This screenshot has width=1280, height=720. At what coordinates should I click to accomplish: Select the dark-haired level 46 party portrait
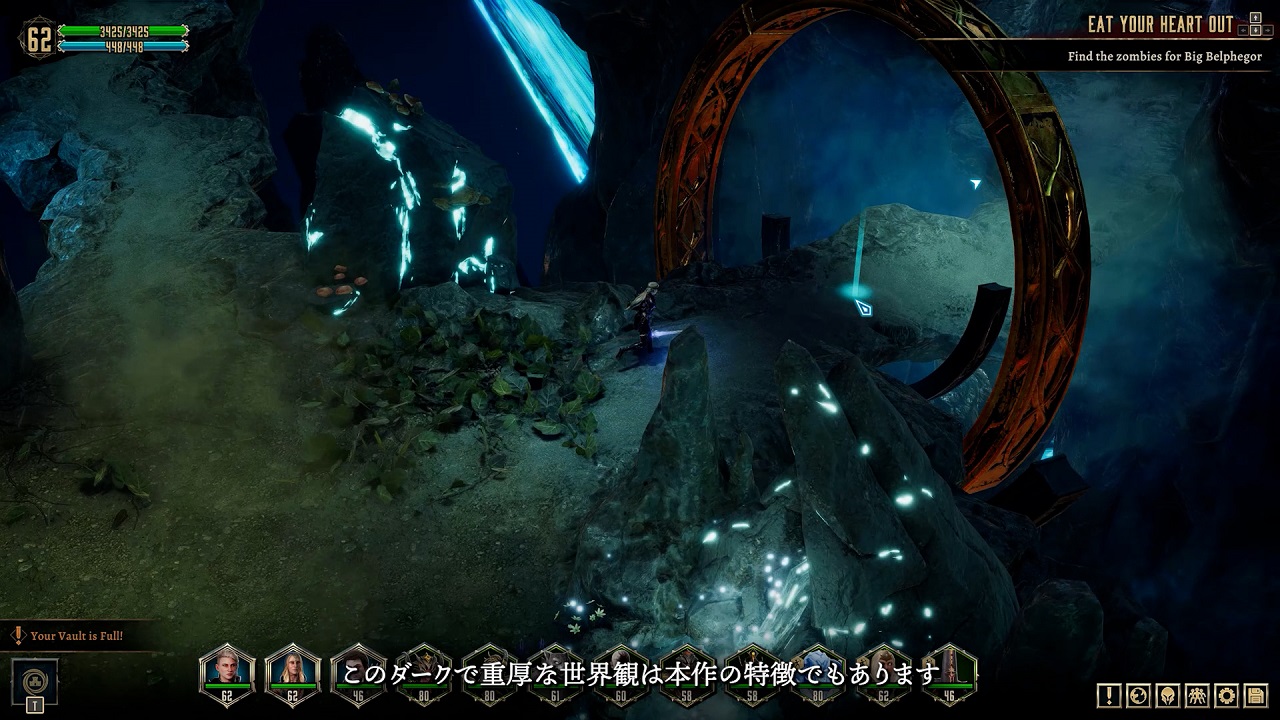pyautogui.click(x=357, y=672)
